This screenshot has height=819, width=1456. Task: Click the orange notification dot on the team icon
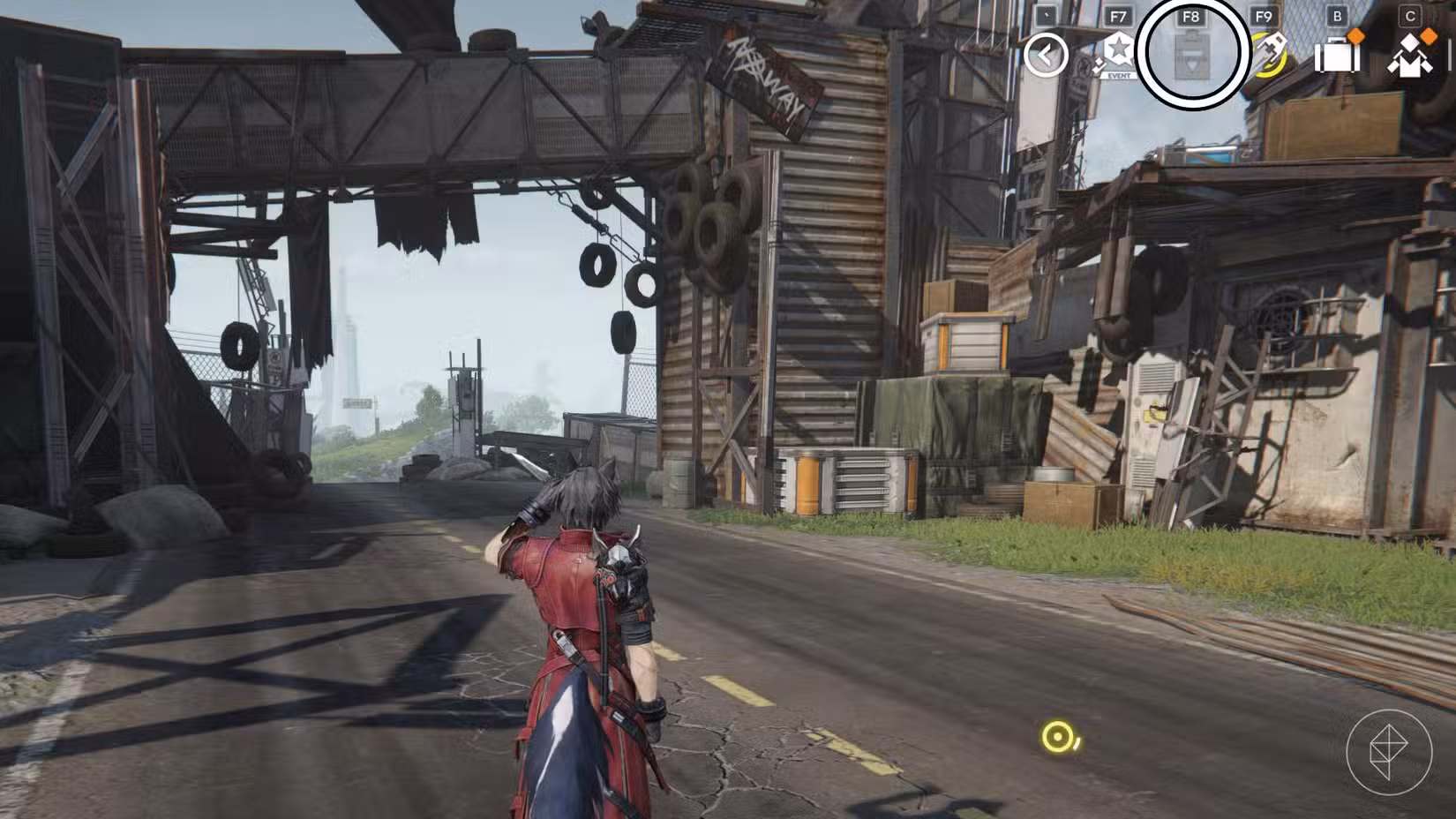1428,36
